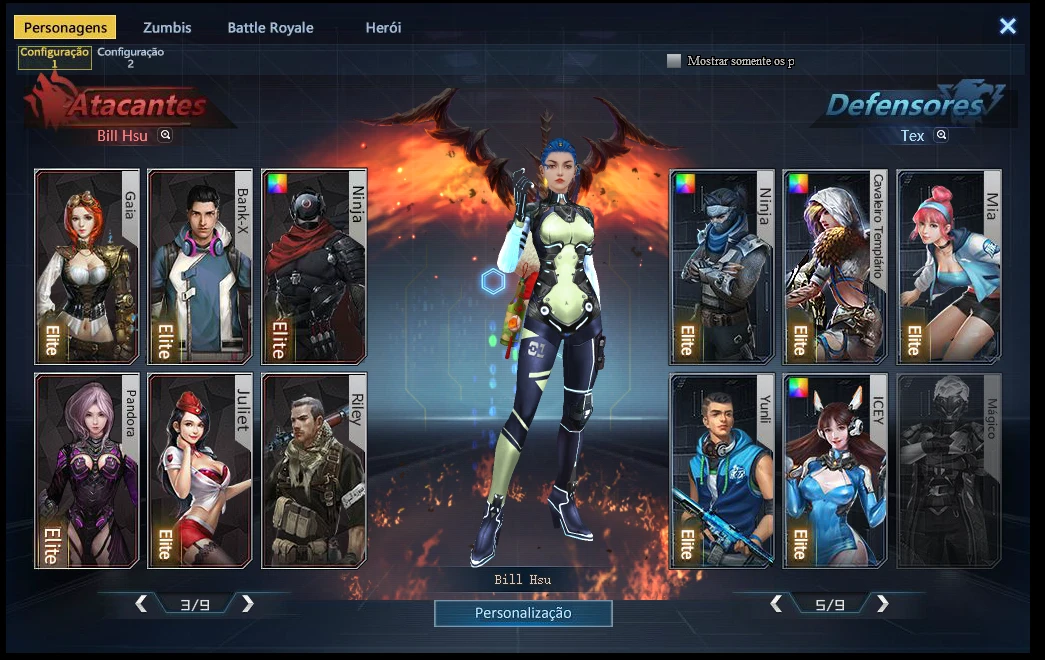Select the Herói tab
Image resolution: width=1045 pixels, height=660 pixels.
click(383, 28)
